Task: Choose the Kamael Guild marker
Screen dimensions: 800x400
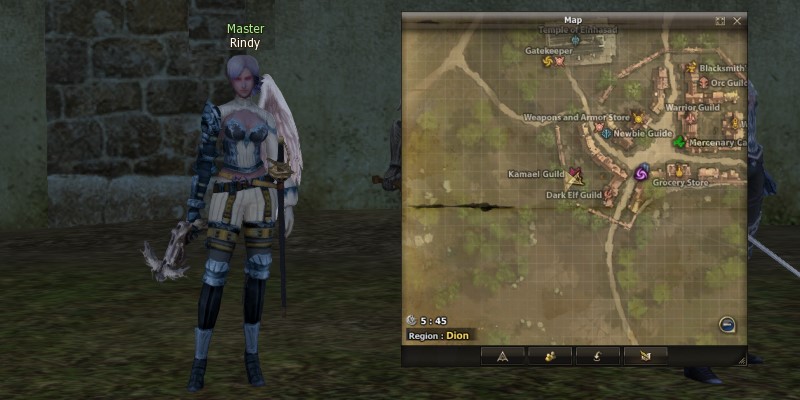Action: click(x=575, y=174)
